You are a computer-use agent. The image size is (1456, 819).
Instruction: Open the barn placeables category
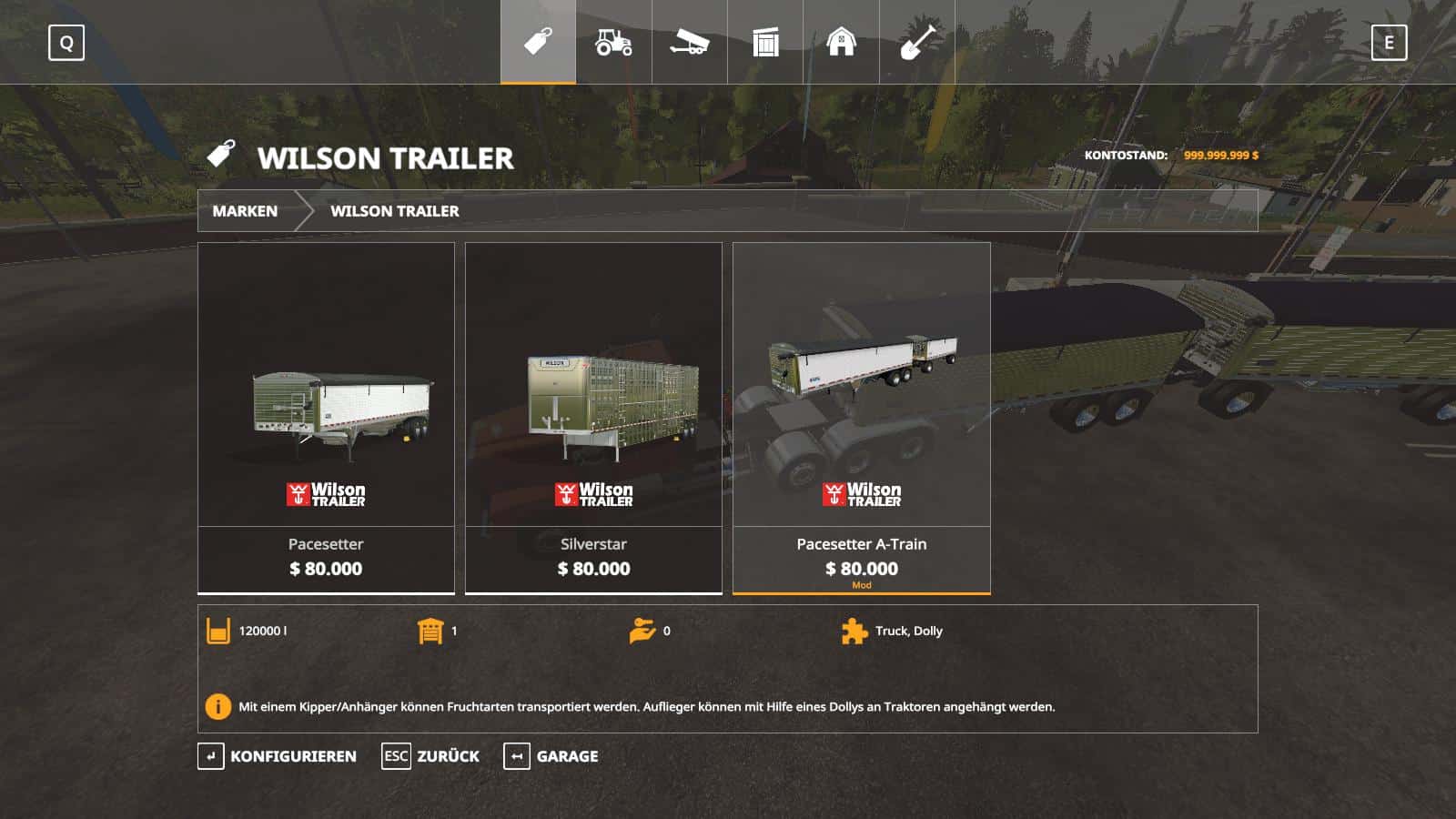click(841, 41)
